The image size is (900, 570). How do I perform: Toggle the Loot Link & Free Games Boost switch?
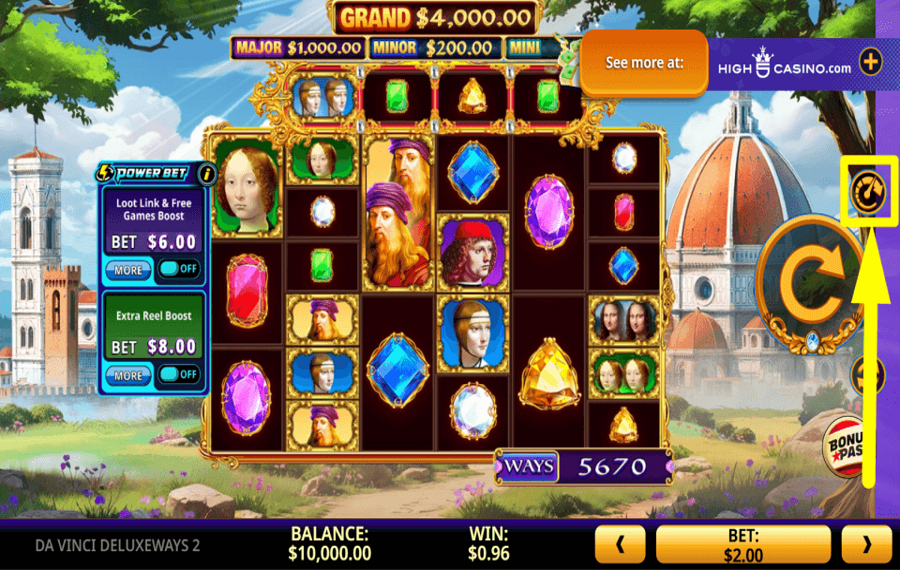coord(180,269)
